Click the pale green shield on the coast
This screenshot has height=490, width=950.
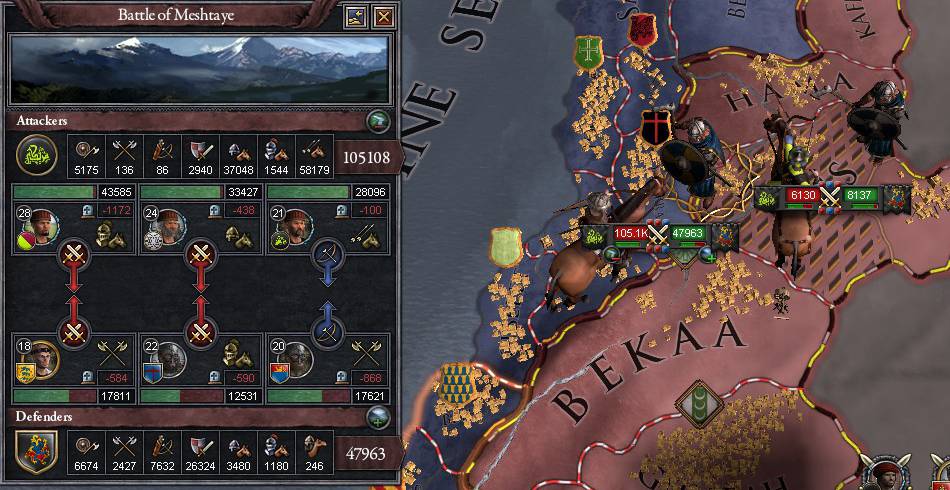click(506, 246)
